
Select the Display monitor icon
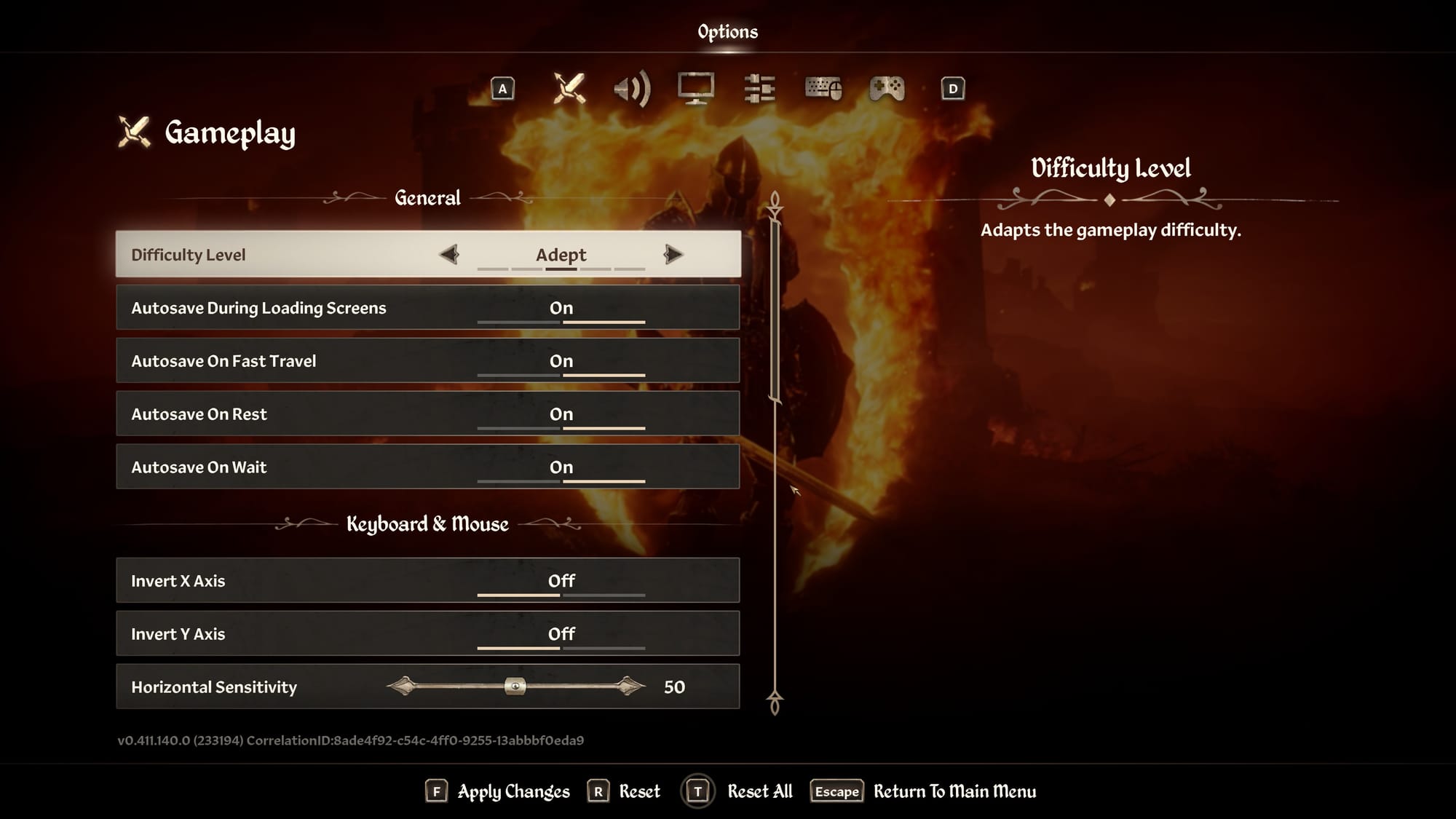coord(696,89)
